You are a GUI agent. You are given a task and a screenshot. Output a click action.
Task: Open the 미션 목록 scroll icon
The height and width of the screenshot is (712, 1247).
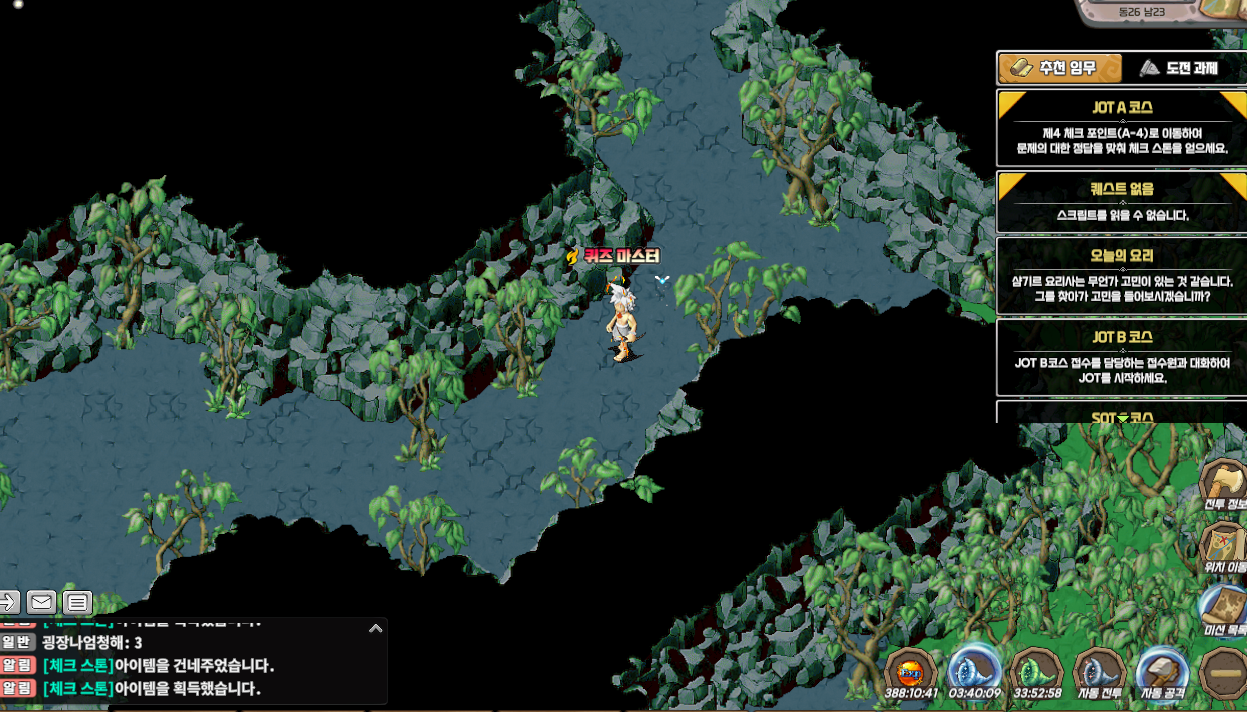tap(1223, 612)
